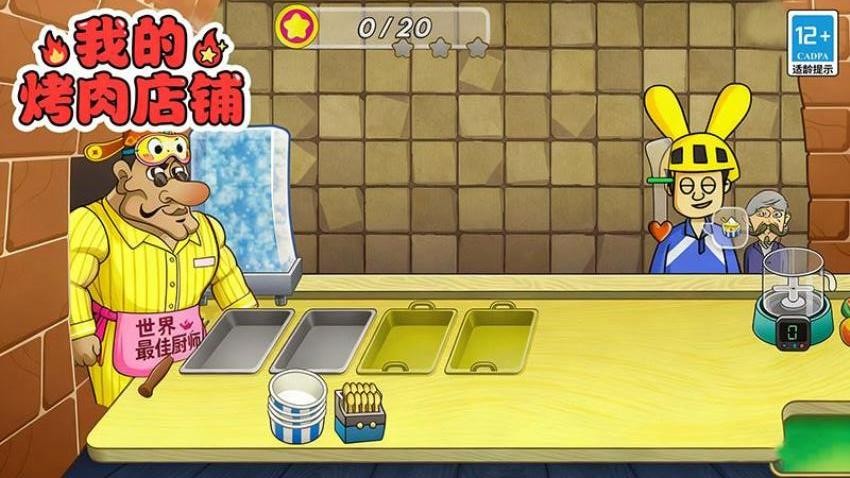This screenshot has height=478, width=850.
Task: Activate the blender on the counter
Action: 794,298
